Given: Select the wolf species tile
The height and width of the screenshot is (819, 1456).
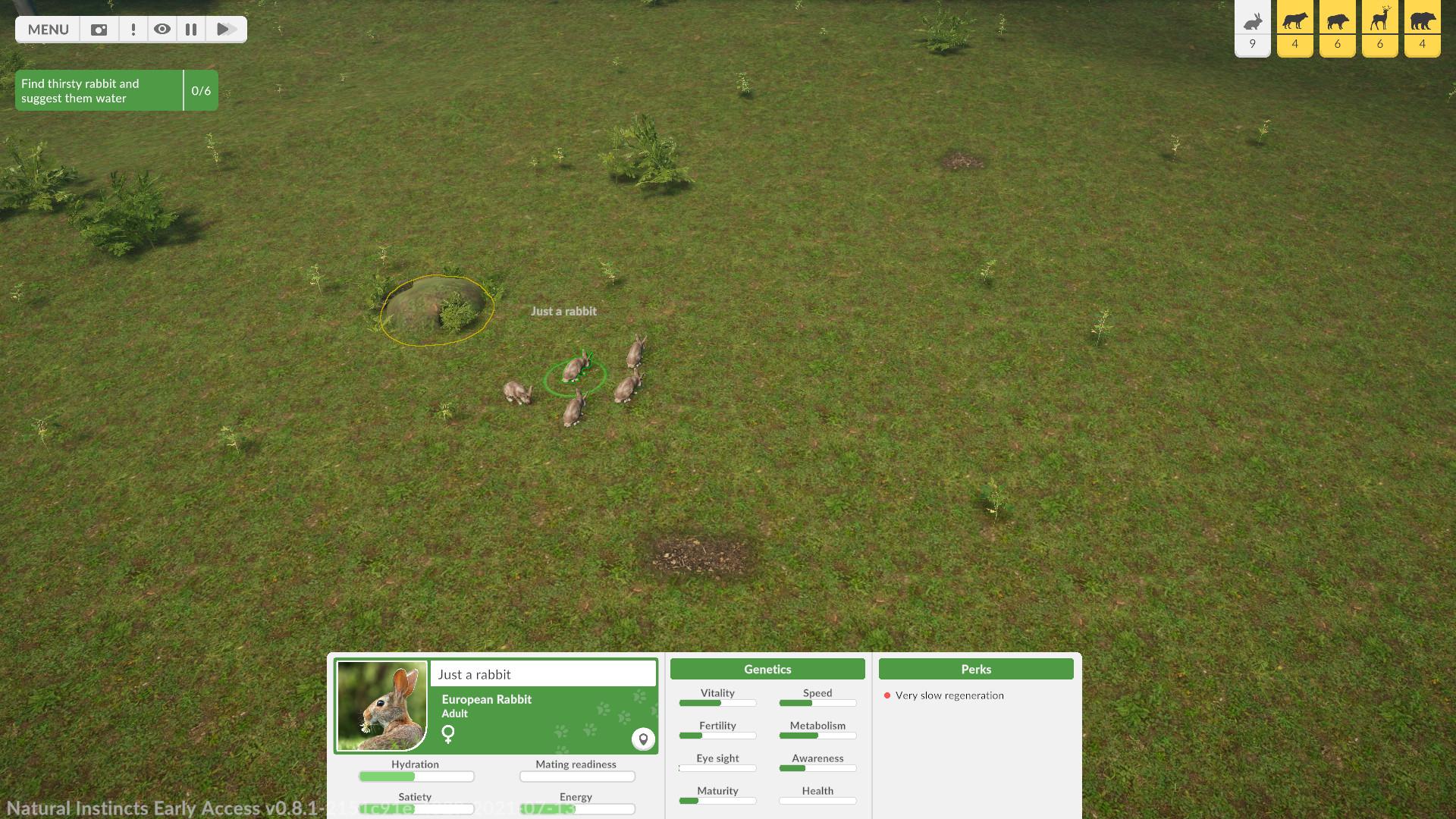Looking at the screenshot, I should [1294, 28].
